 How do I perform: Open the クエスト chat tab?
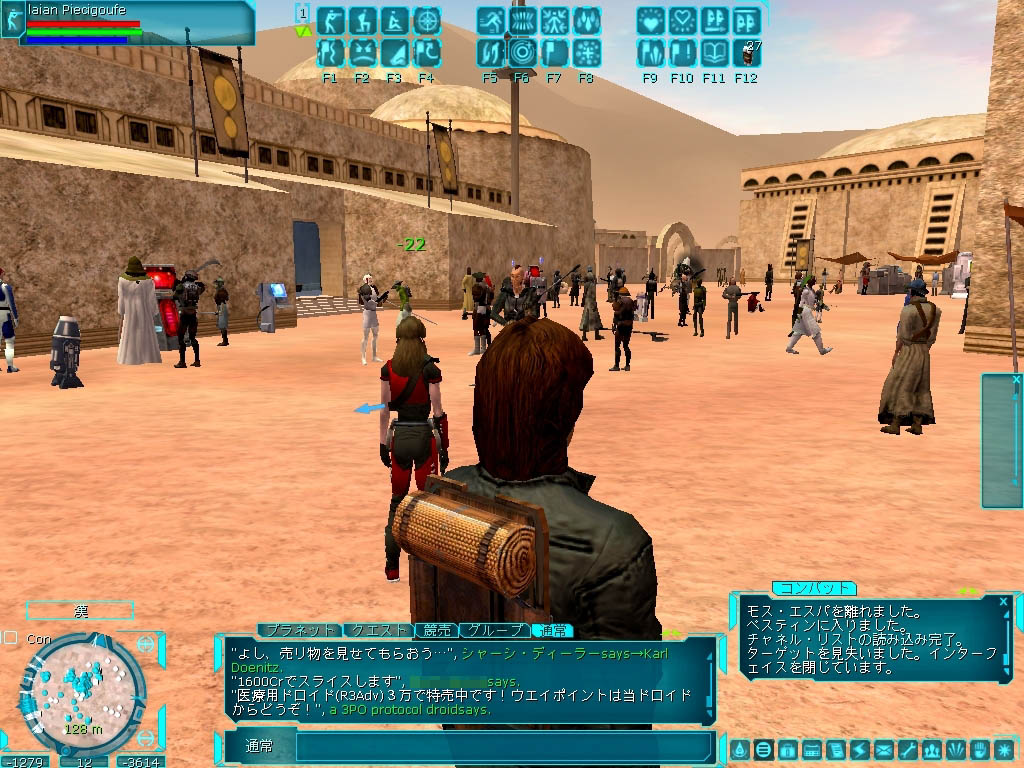(377, 630)
